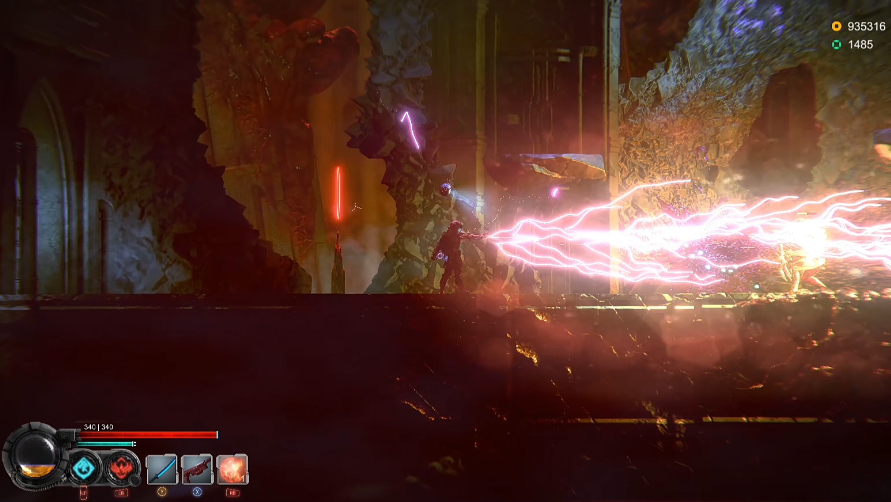Activate the fiery orb skill slot
The width and height of the screenshot is (891, 502).
232,469
